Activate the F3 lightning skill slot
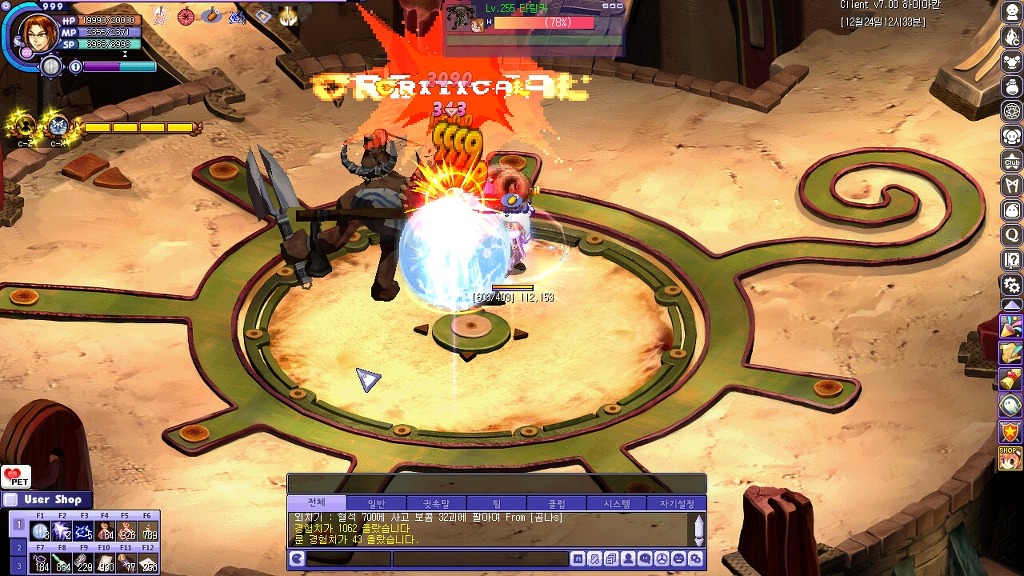The width and height of the screenshot is (1024, 576). pos(83,530)
